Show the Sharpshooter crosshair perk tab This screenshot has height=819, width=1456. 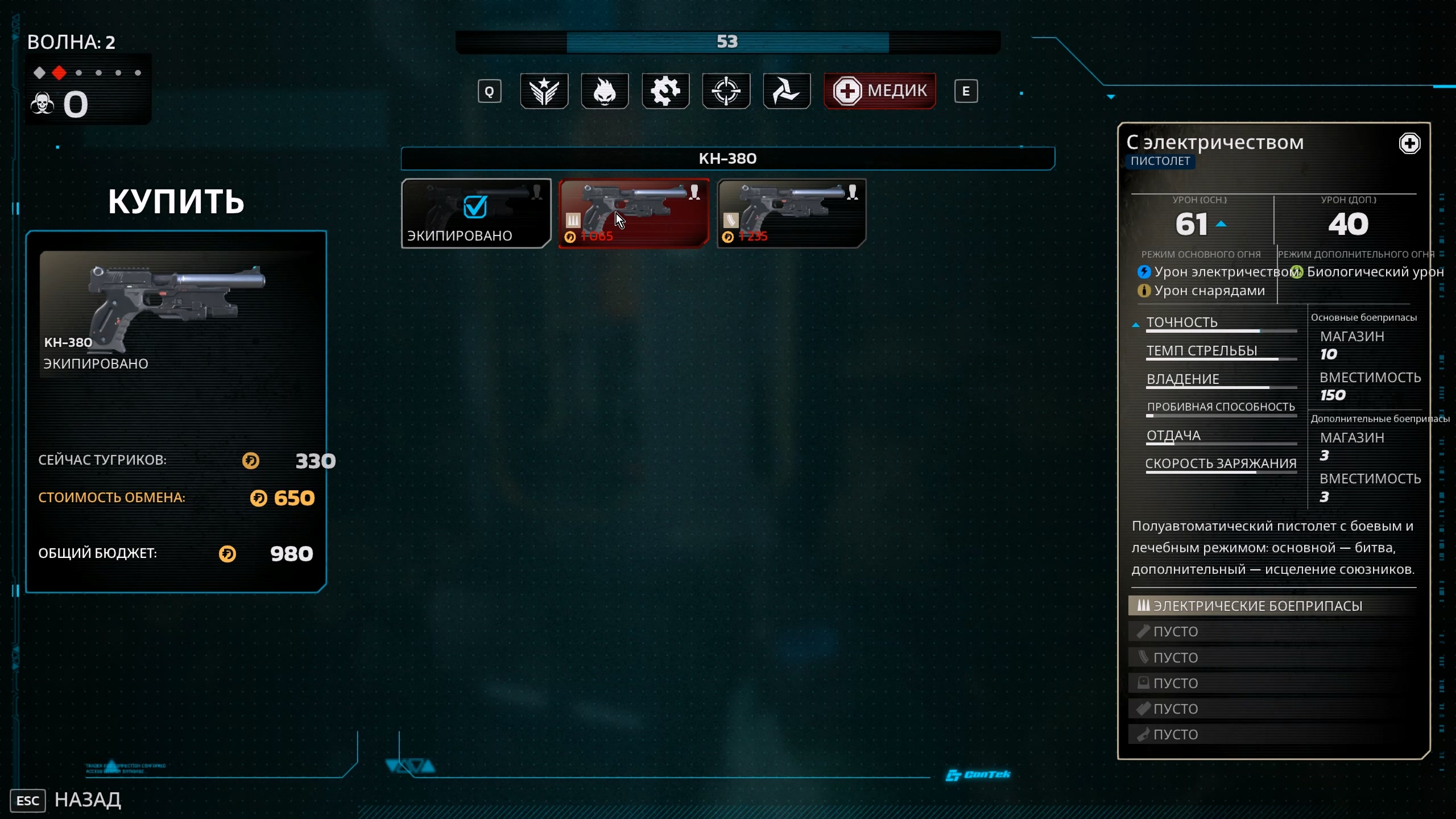726,91
